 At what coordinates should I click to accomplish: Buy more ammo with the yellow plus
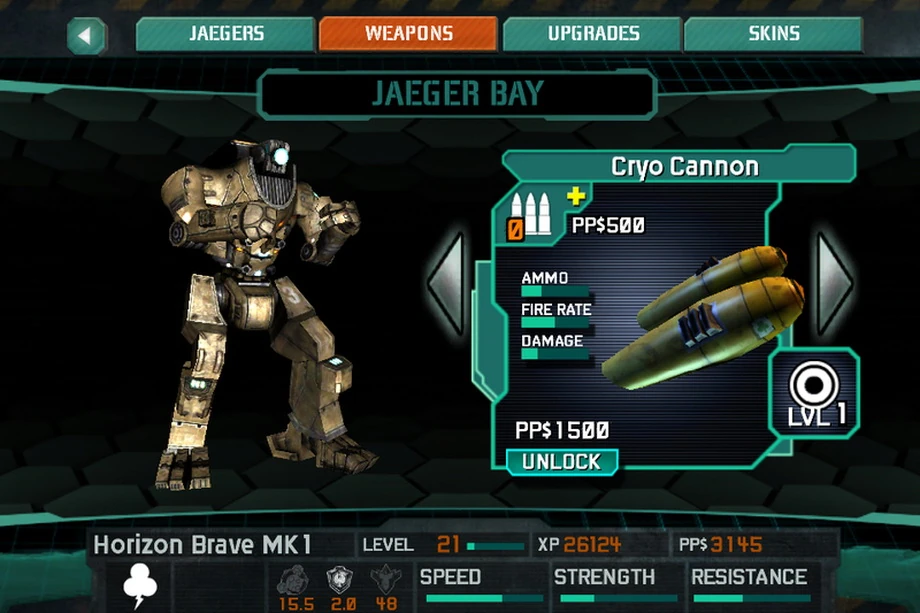click(x=576, y=196)
